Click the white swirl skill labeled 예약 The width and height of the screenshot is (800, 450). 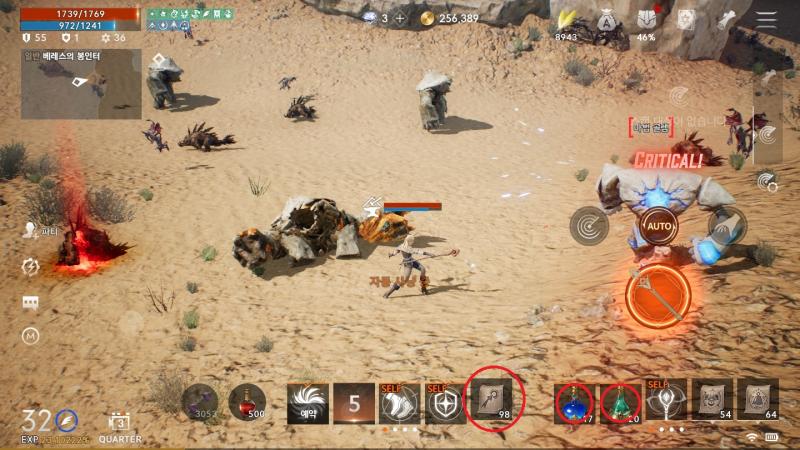[x=307, y=402]
